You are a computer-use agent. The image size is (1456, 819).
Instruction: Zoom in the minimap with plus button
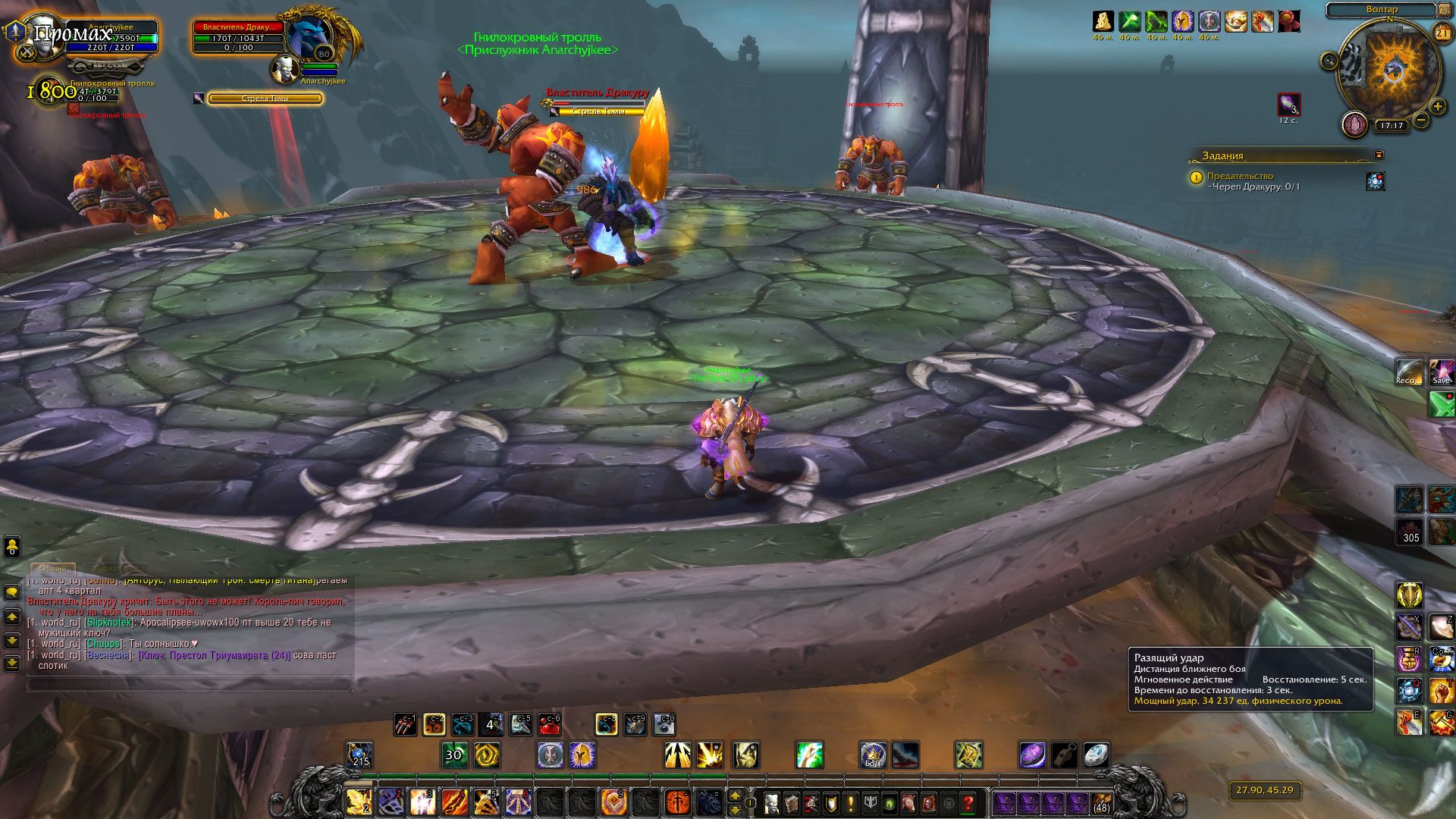pyautogui.click(x=1437, y=107)
